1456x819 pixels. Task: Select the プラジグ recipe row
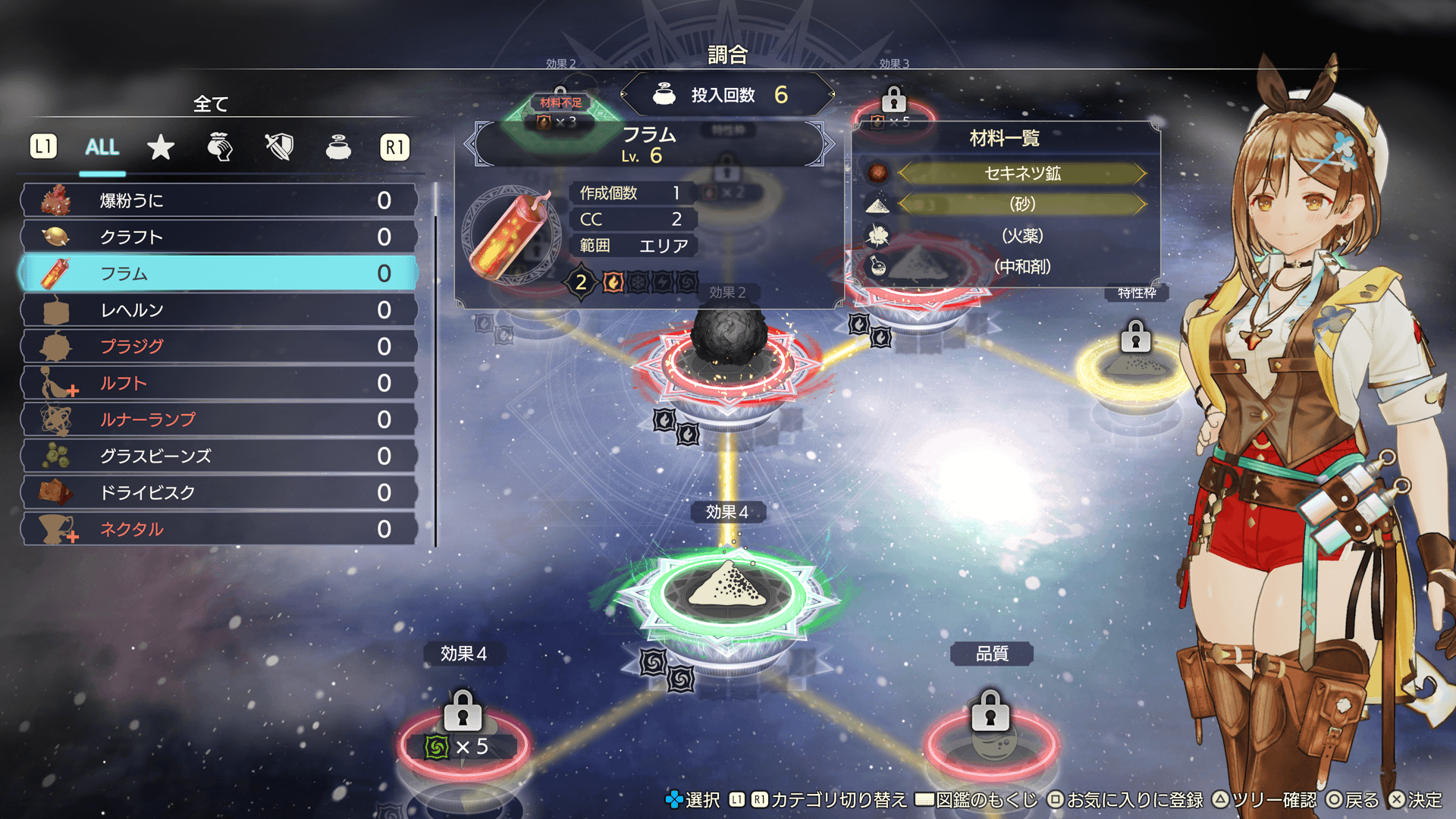220,346
